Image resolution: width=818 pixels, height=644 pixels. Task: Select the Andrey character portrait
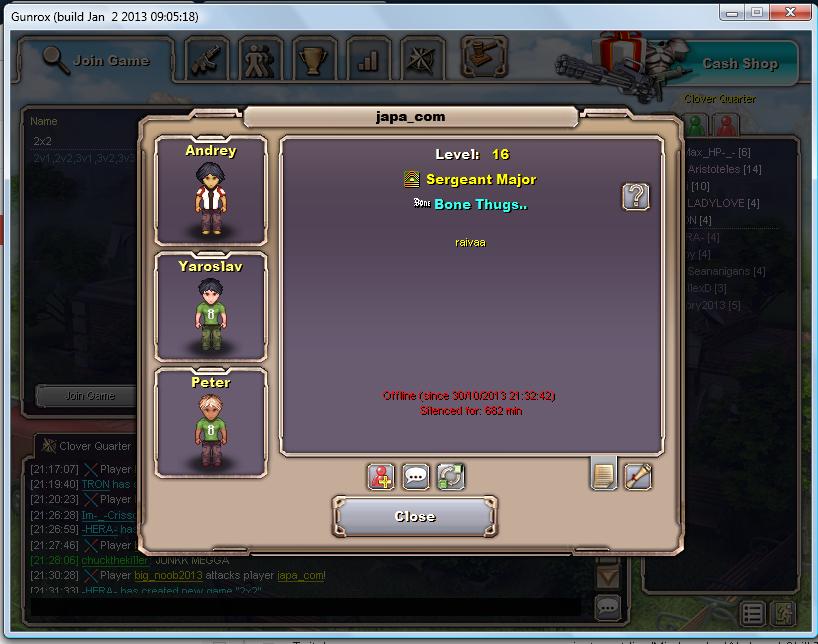coord(211,190)
